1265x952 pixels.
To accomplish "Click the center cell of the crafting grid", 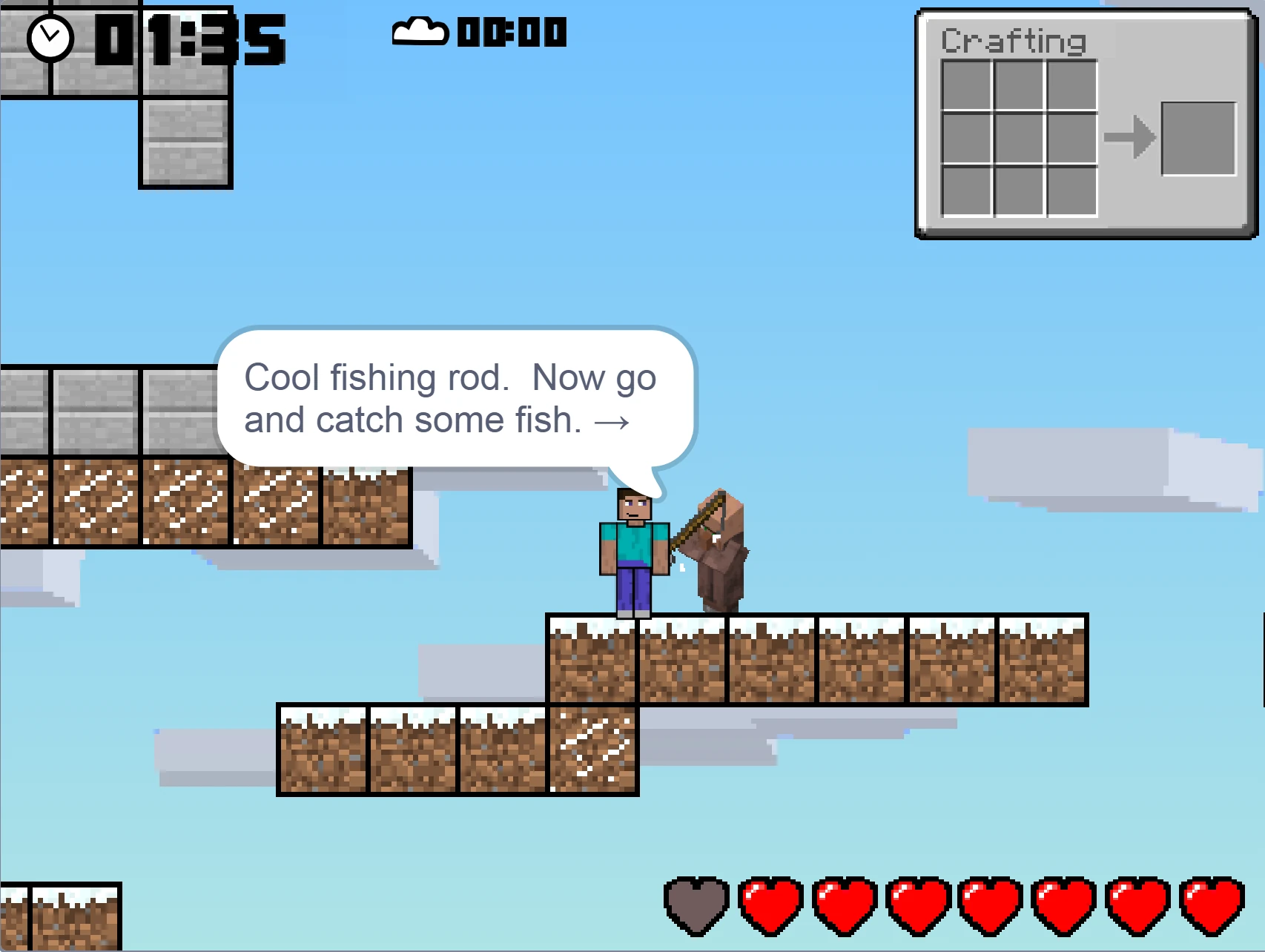I will [x=1020, y=137].
